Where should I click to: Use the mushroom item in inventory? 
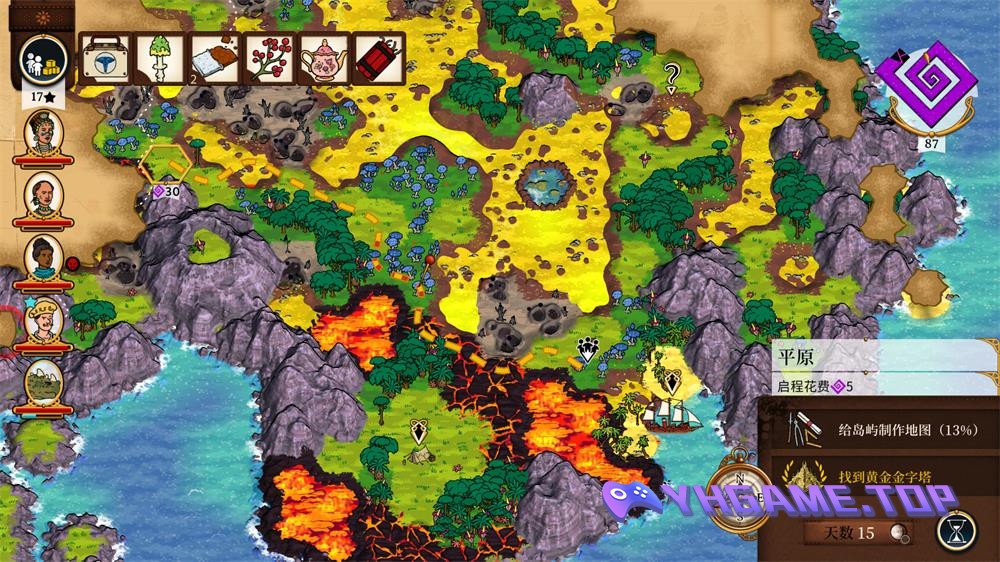click(157, 58)
